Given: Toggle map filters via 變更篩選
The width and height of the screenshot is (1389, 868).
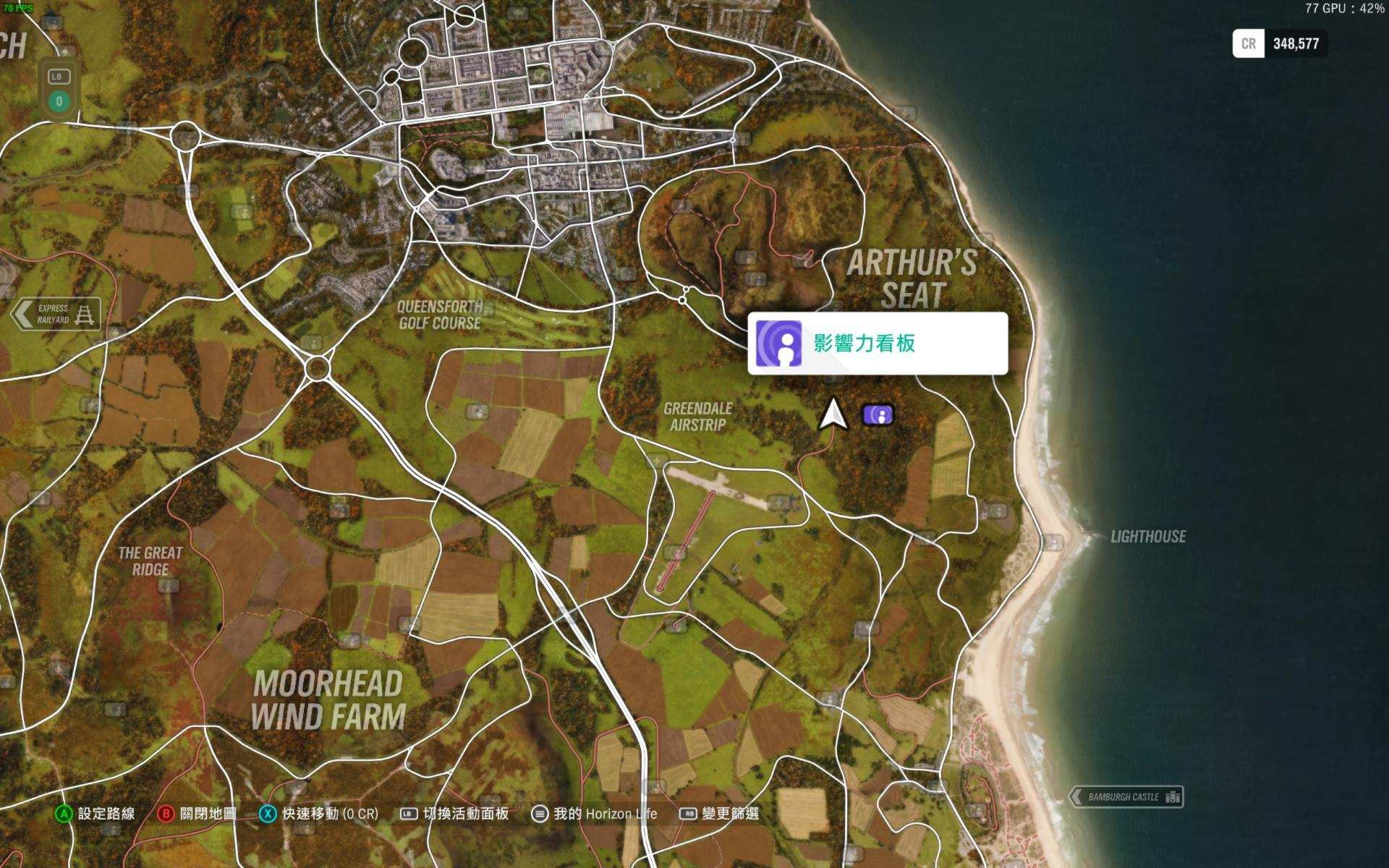Looking at the screenshot, I should [732, 813].
